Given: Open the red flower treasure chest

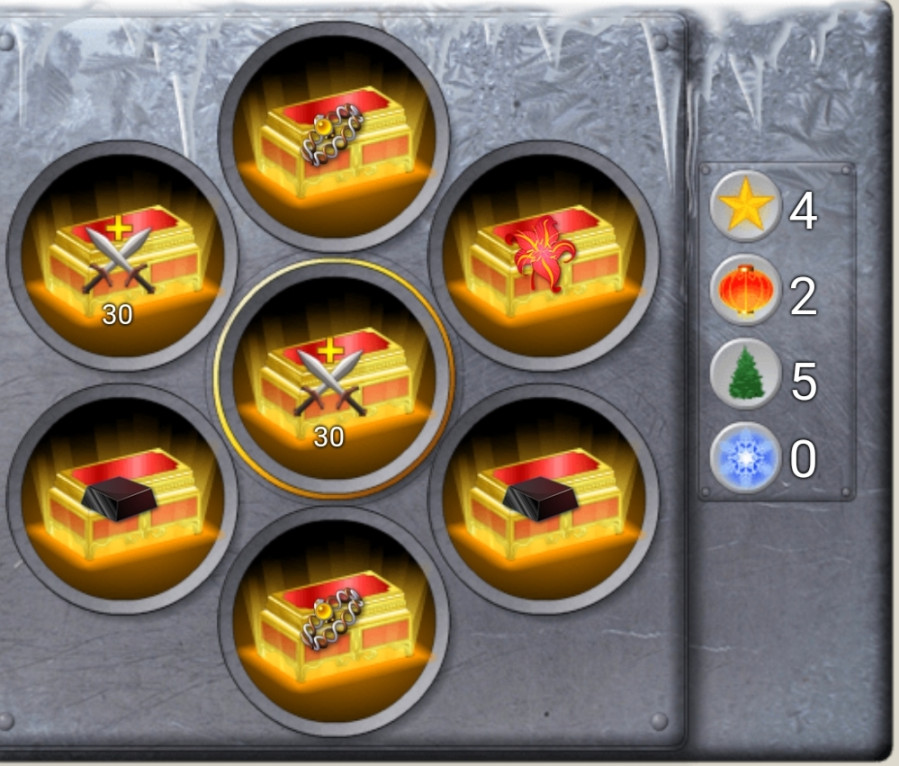Looking at the screenshot, I should pos(543,256).
